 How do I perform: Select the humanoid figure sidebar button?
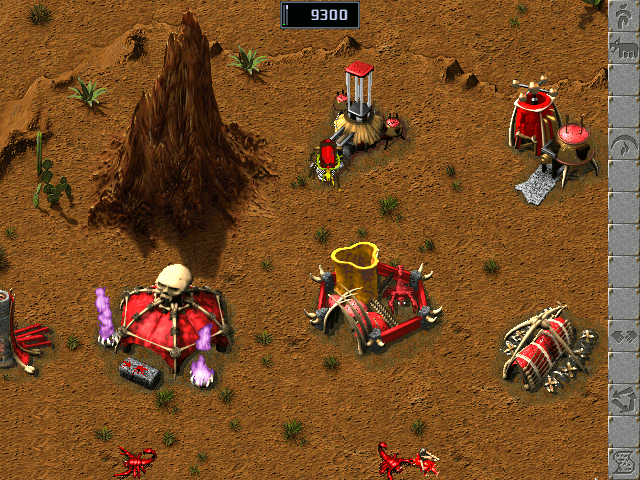click(622, 12)
